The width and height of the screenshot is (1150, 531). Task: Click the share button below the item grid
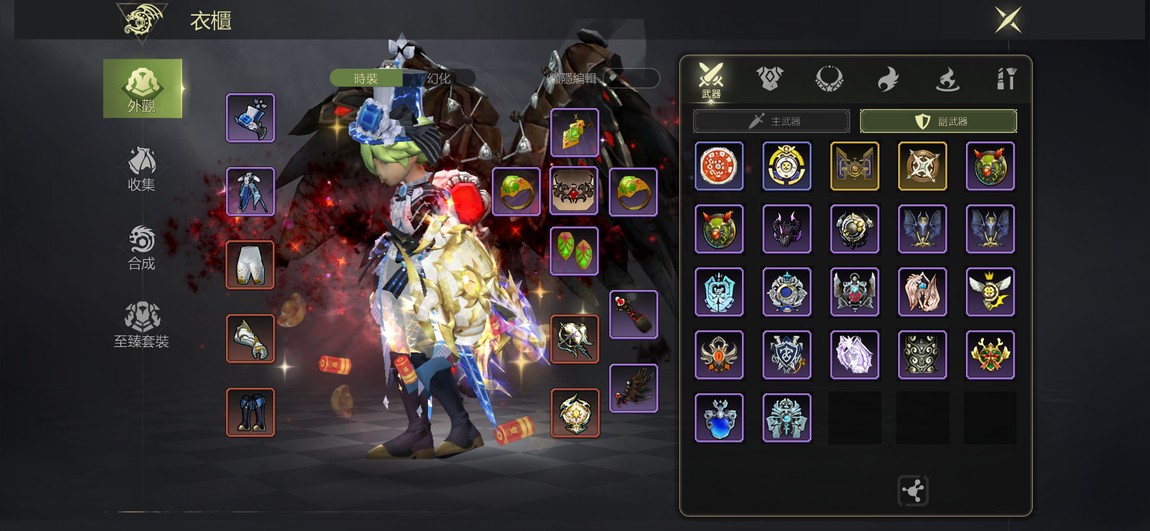coord(913,490)
